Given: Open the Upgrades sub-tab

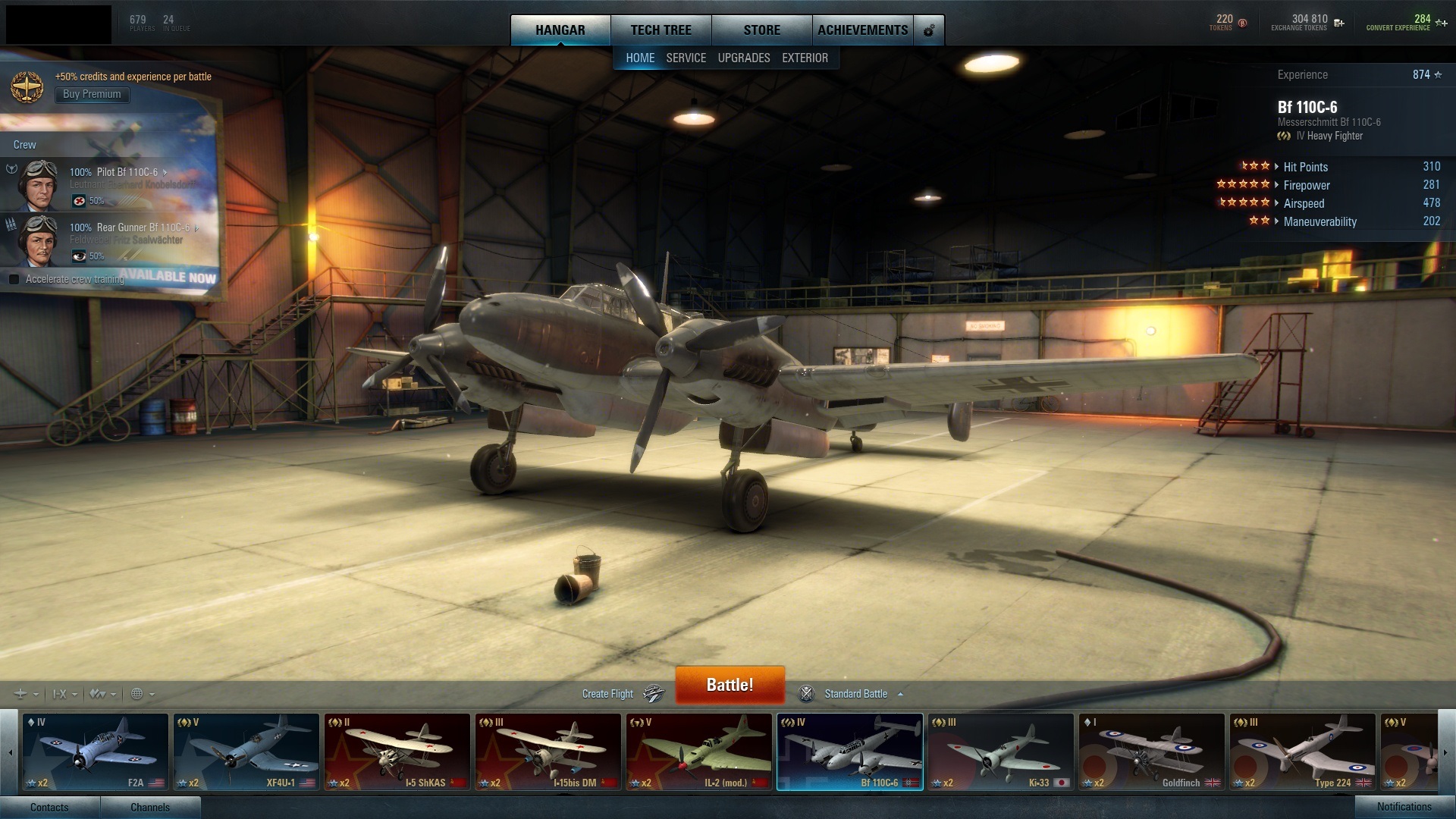Looking at the screenshot, I should [743, 58].
